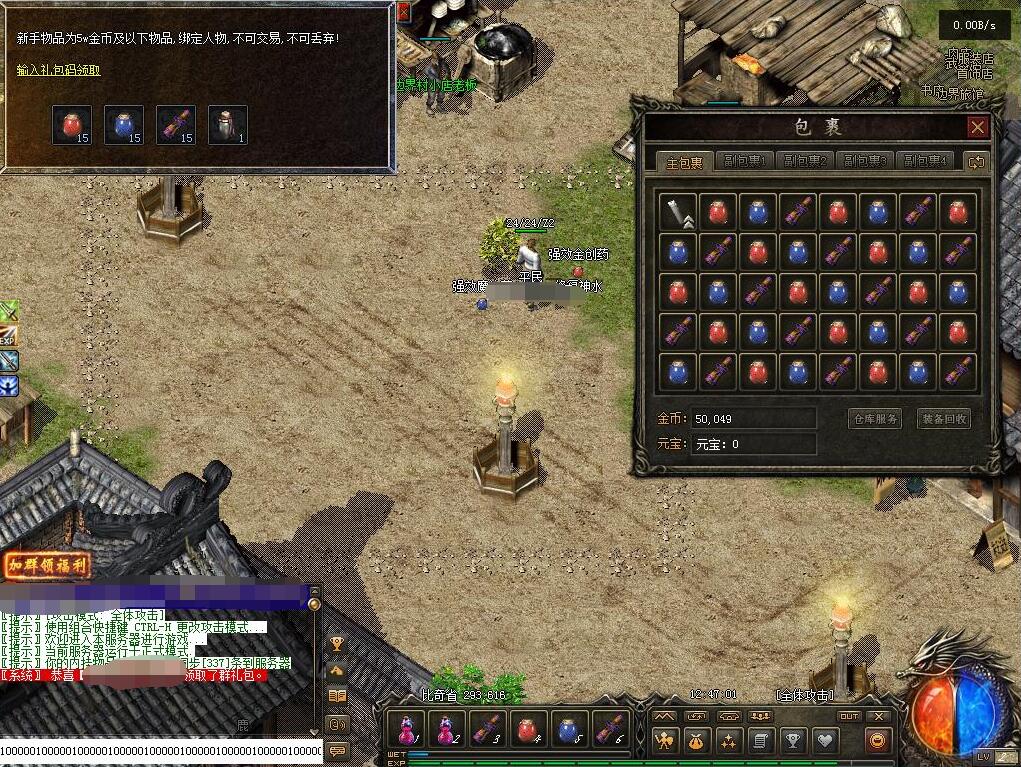The image size is (1021, 767).
Task: Select the 副包裹3 tab
Action: 863,161
